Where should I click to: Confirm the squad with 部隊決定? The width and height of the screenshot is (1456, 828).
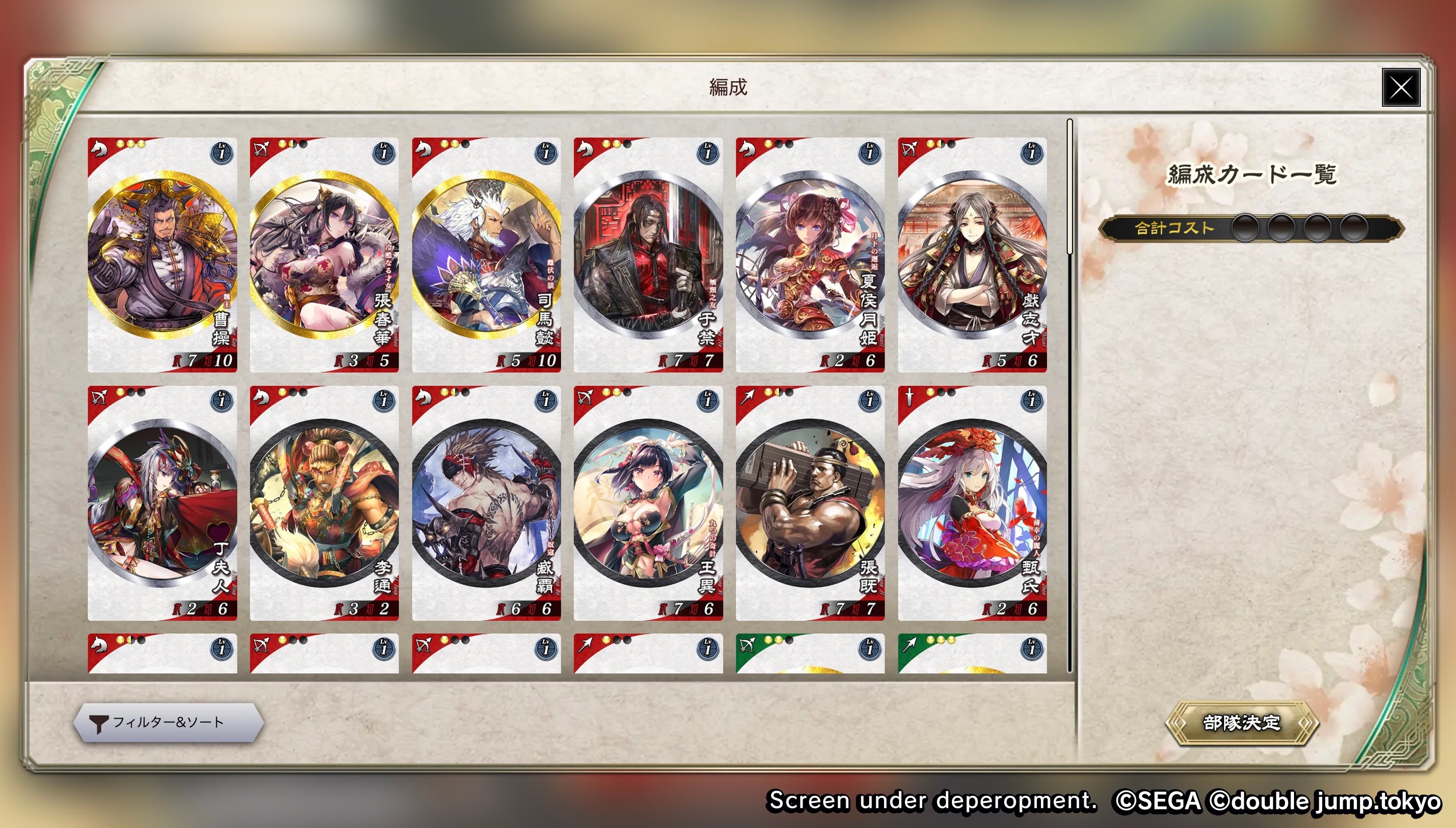1241,722
